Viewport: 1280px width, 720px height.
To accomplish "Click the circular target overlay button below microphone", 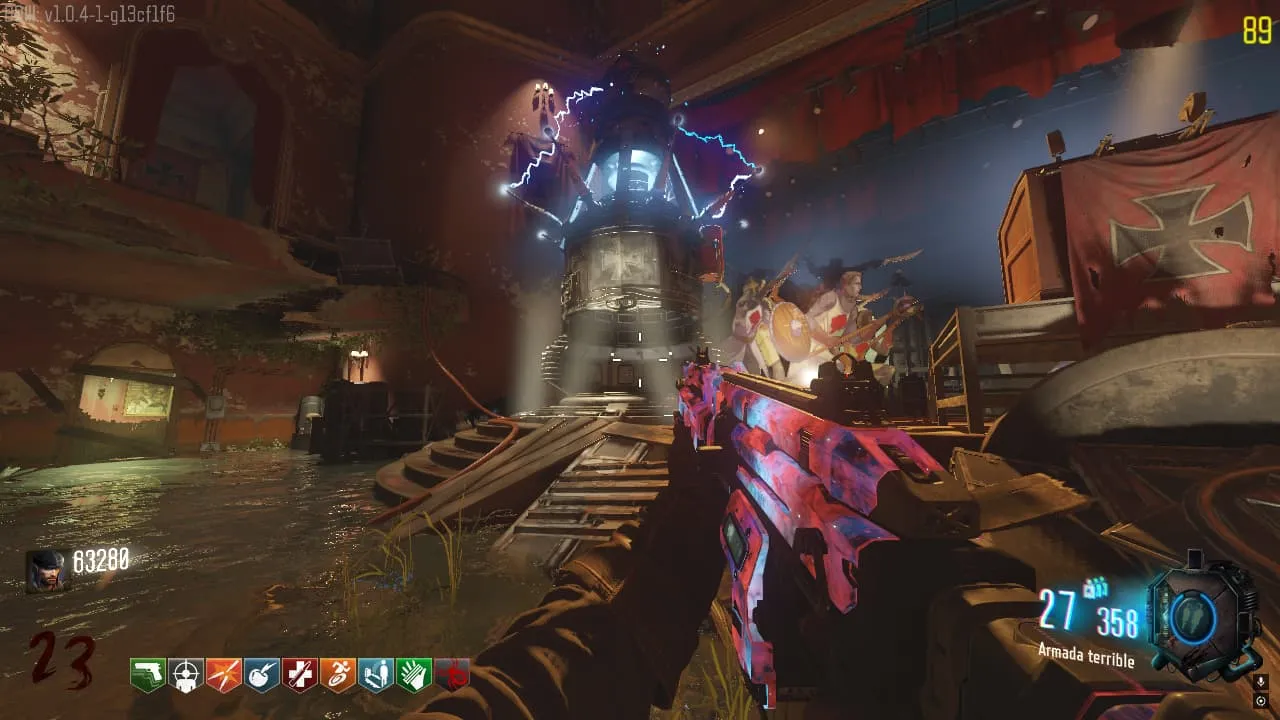I will 1260,701.
